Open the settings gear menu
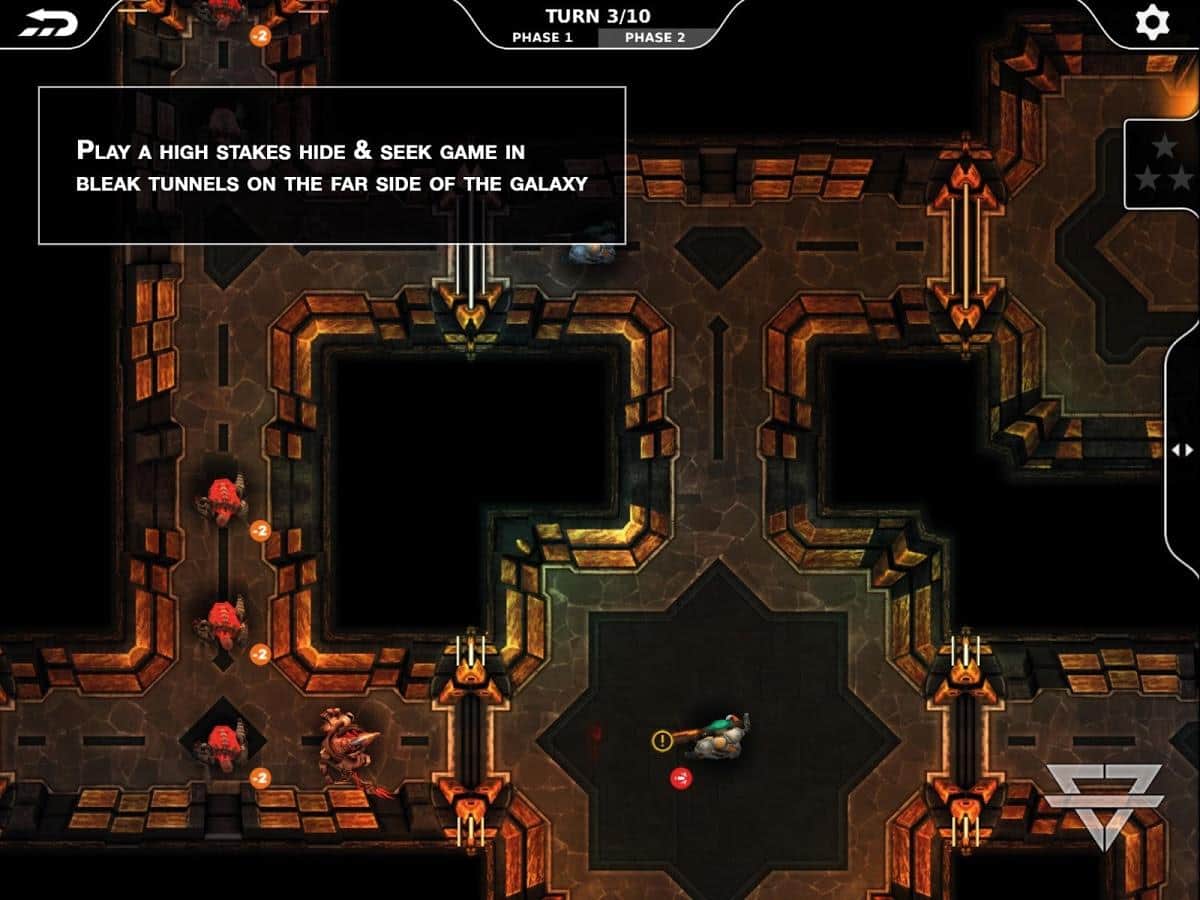This screenshot has height=900, width=1200. pos(1151,22)
